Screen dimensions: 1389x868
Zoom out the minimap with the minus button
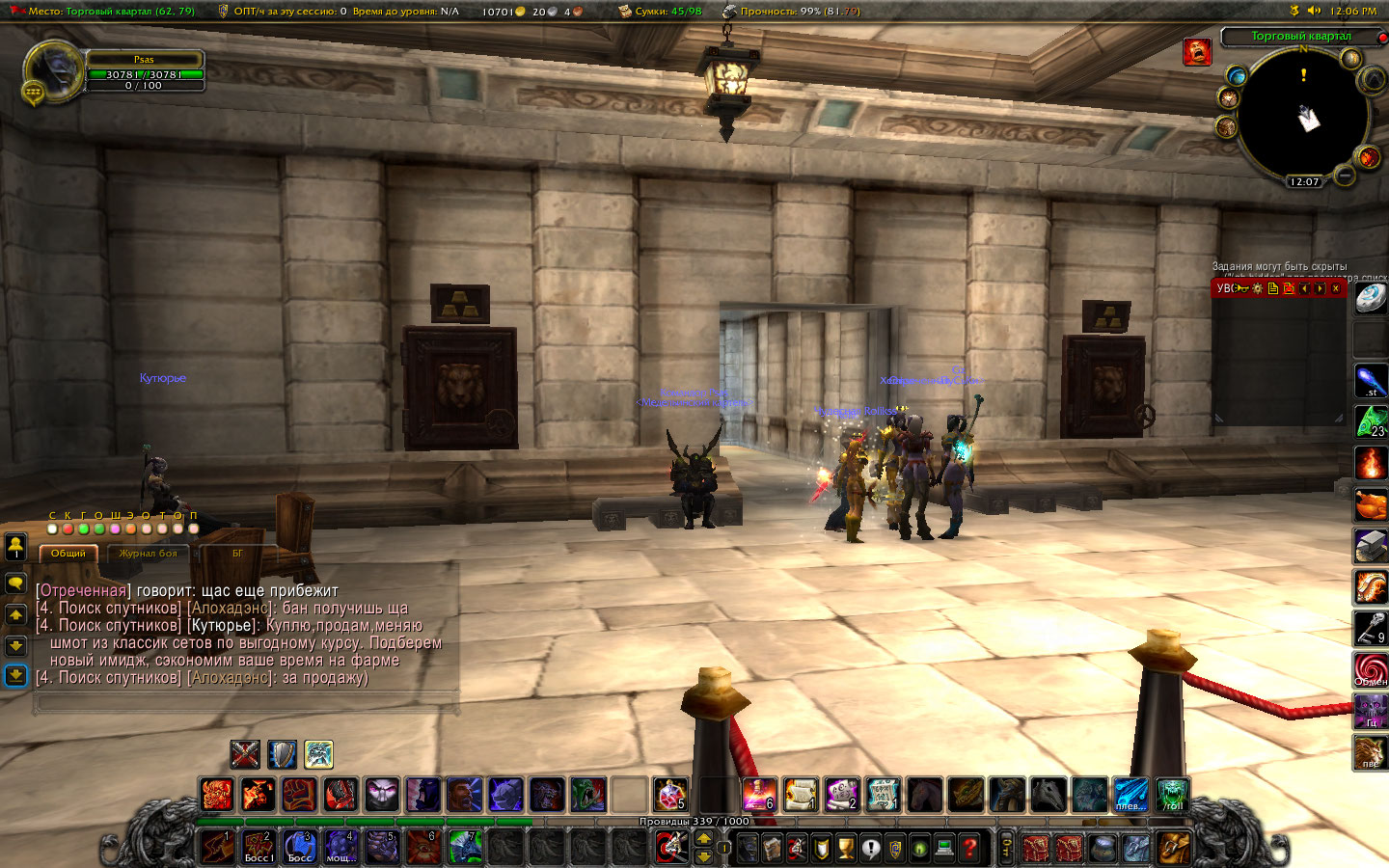pyautogui.click(x=1344, y=176)
